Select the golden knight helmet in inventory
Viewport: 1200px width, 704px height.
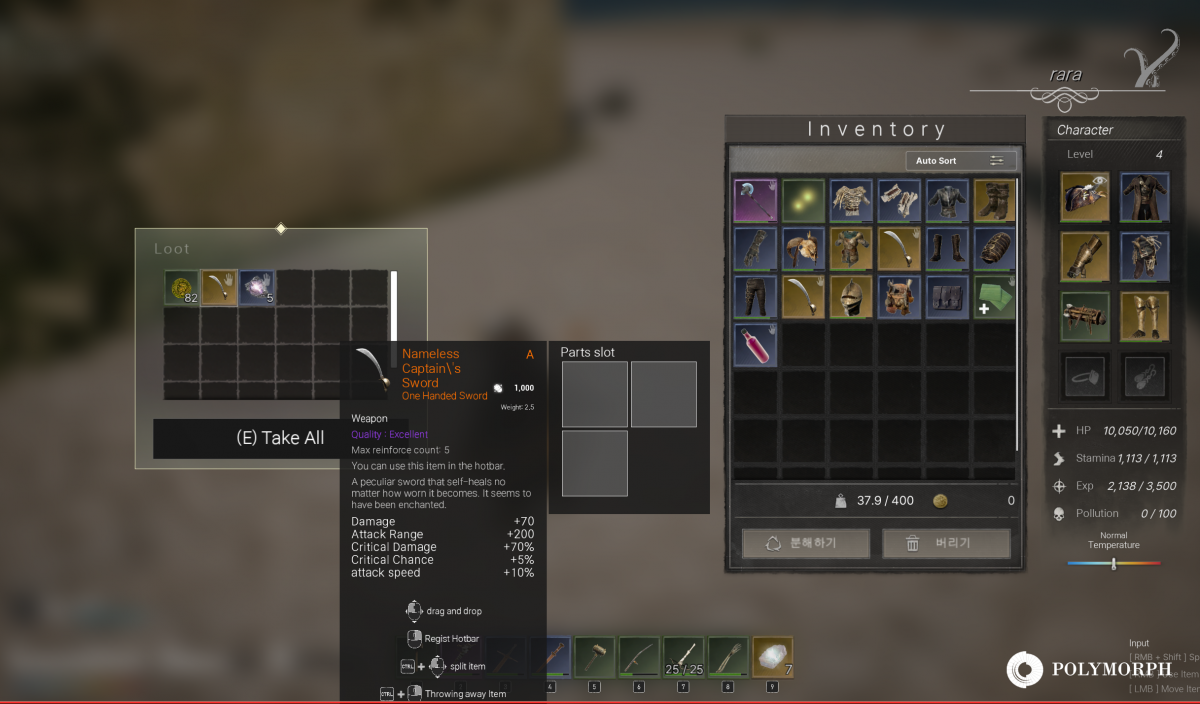pyautogui.click(x=851, y=297)
